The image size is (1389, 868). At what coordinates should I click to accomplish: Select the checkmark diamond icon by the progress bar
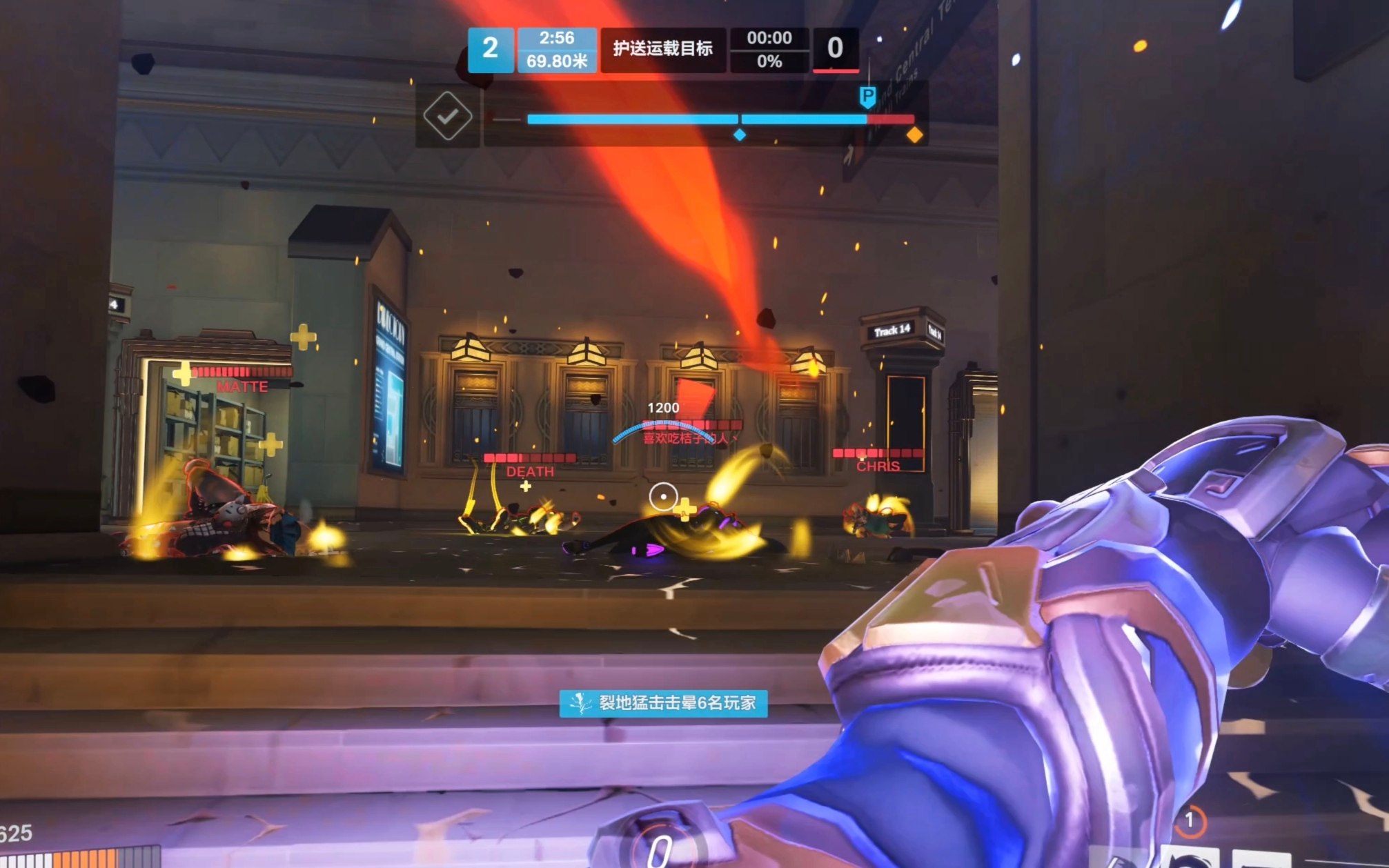[x=448, y=116]
